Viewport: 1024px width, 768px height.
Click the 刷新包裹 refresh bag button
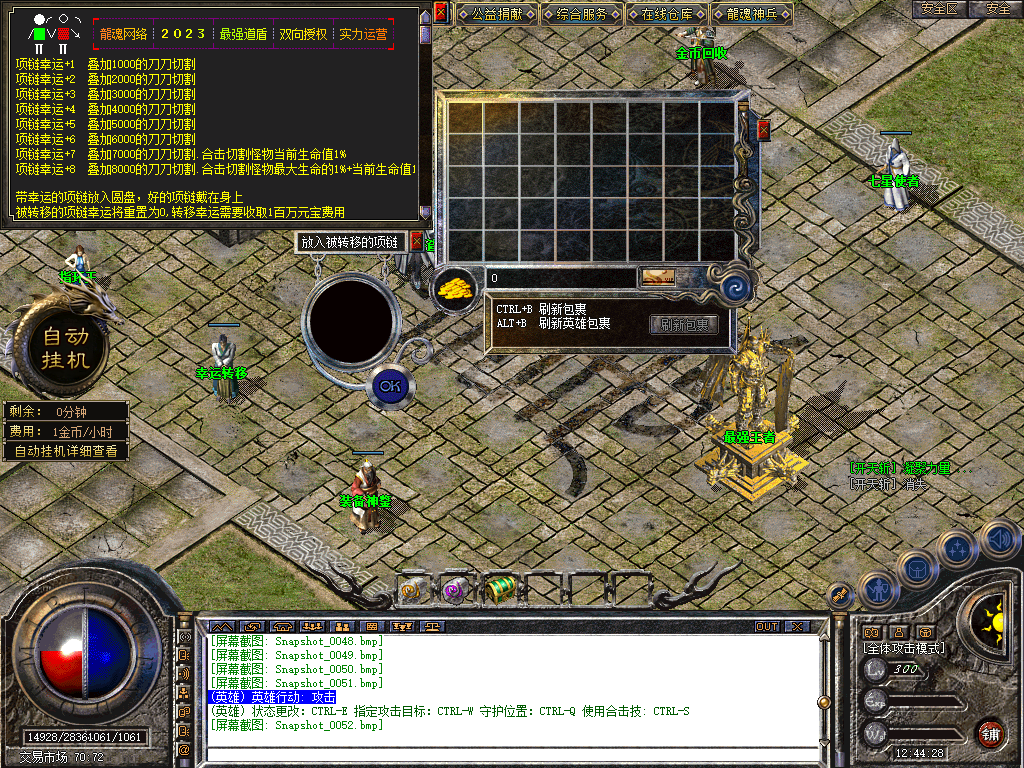tap(685, 324)
